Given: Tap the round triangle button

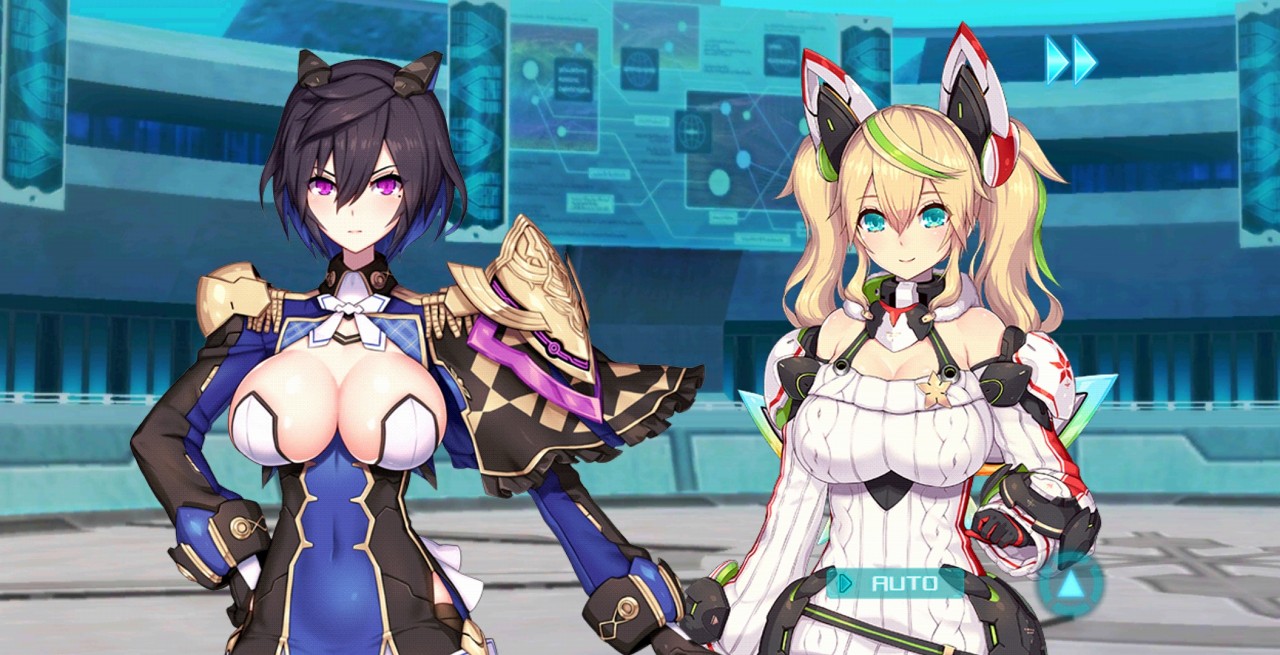Looking at the screenshot, I should click(x=1070, y=584).
